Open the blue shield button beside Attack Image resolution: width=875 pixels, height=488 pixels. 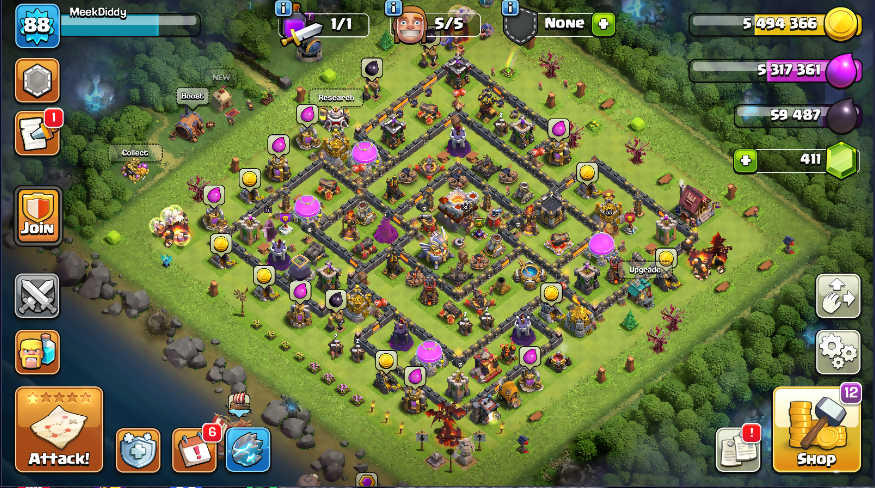138,450
